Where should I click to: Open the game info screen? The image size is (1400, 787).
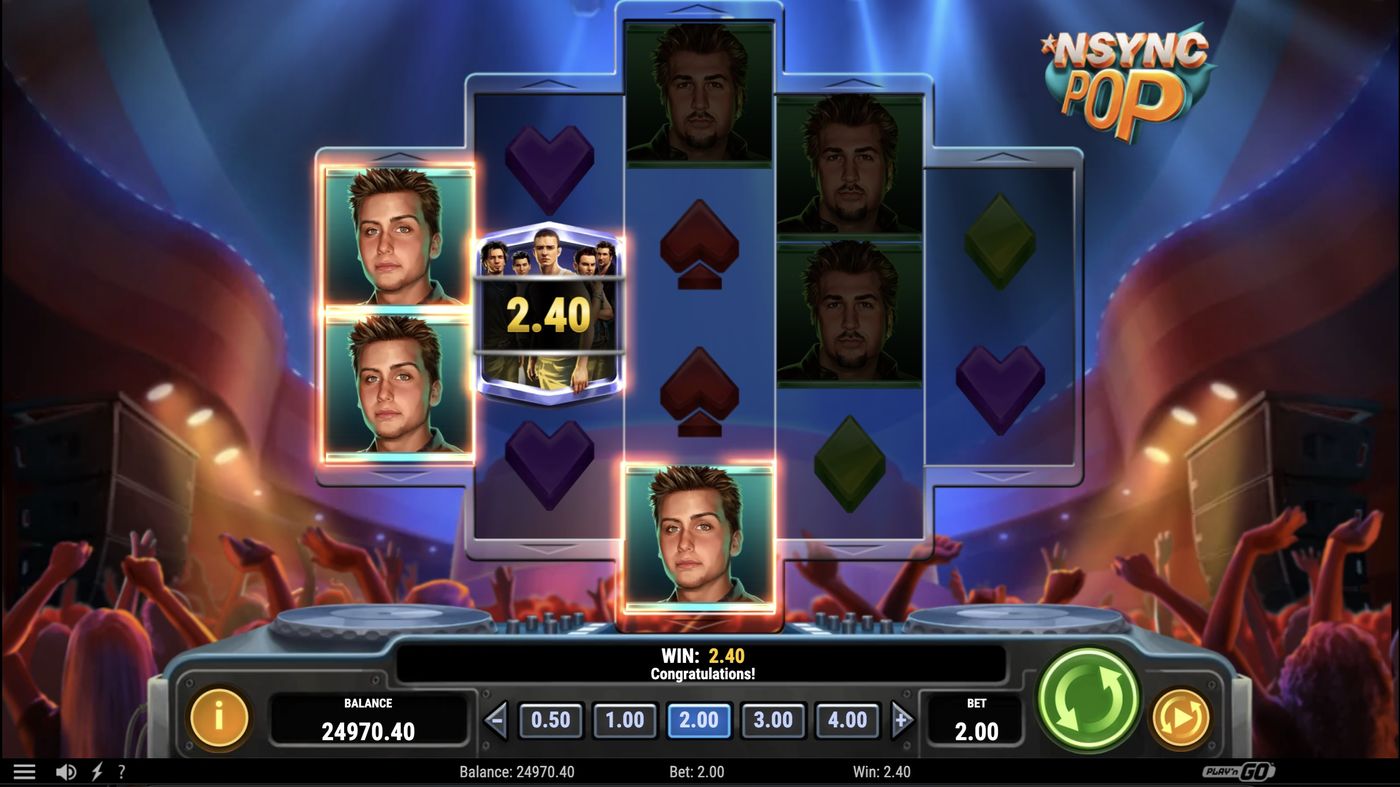pos(218,717)
